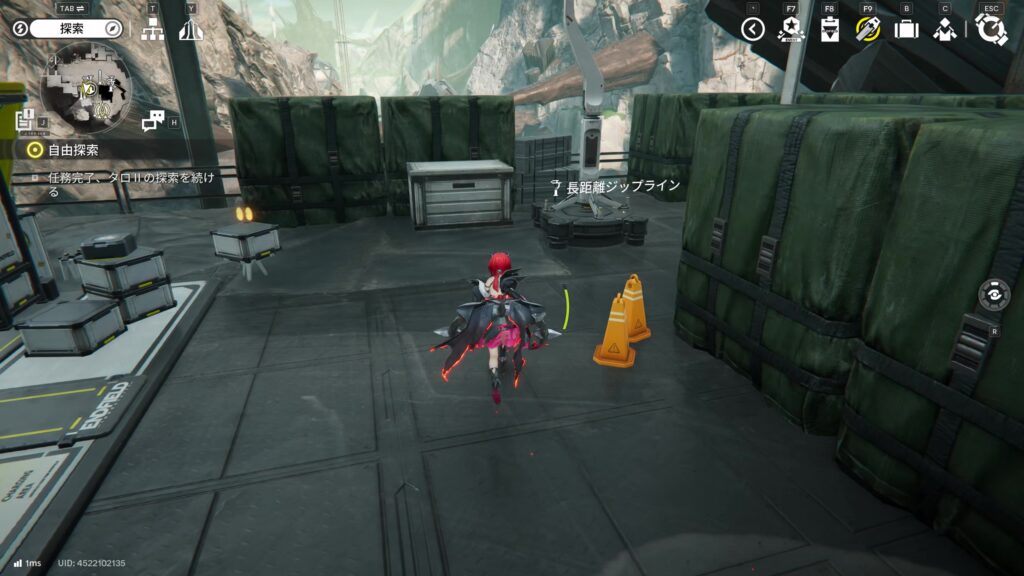The height and width of the screenshot is (576, 1024).
Task: Open the twin-tower icon beside the tree chart
Action: tap(191, 29)
